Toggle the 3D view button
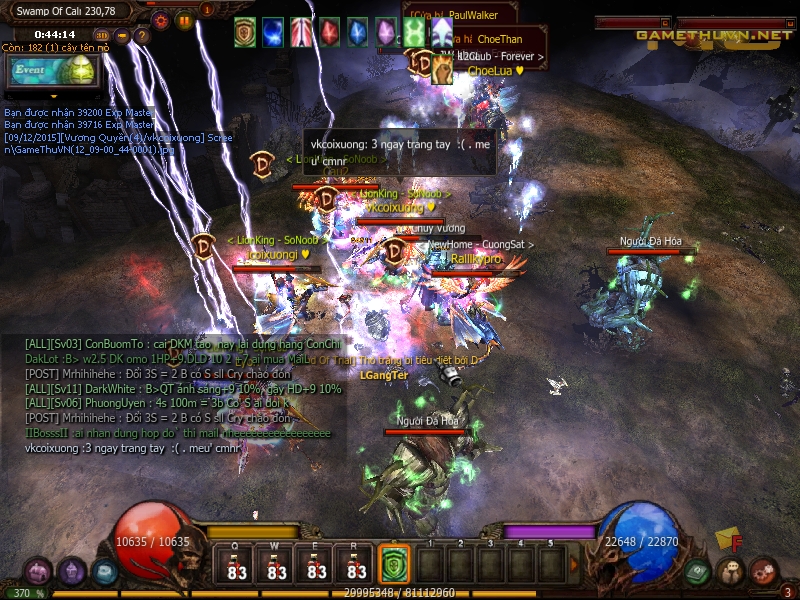The image size is (800, 600). (x=101, y=36)
